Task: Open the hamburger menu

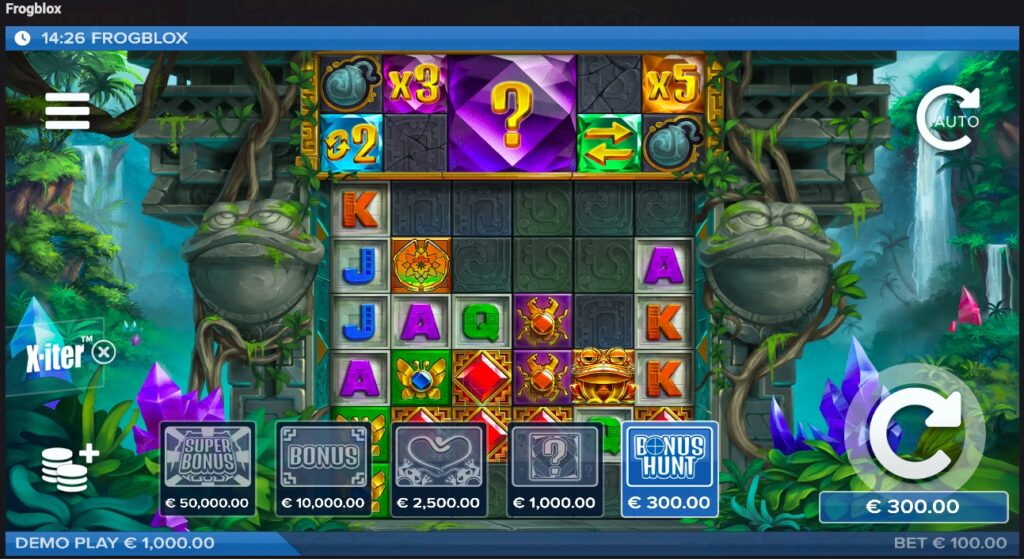Action: click(67, 111)
